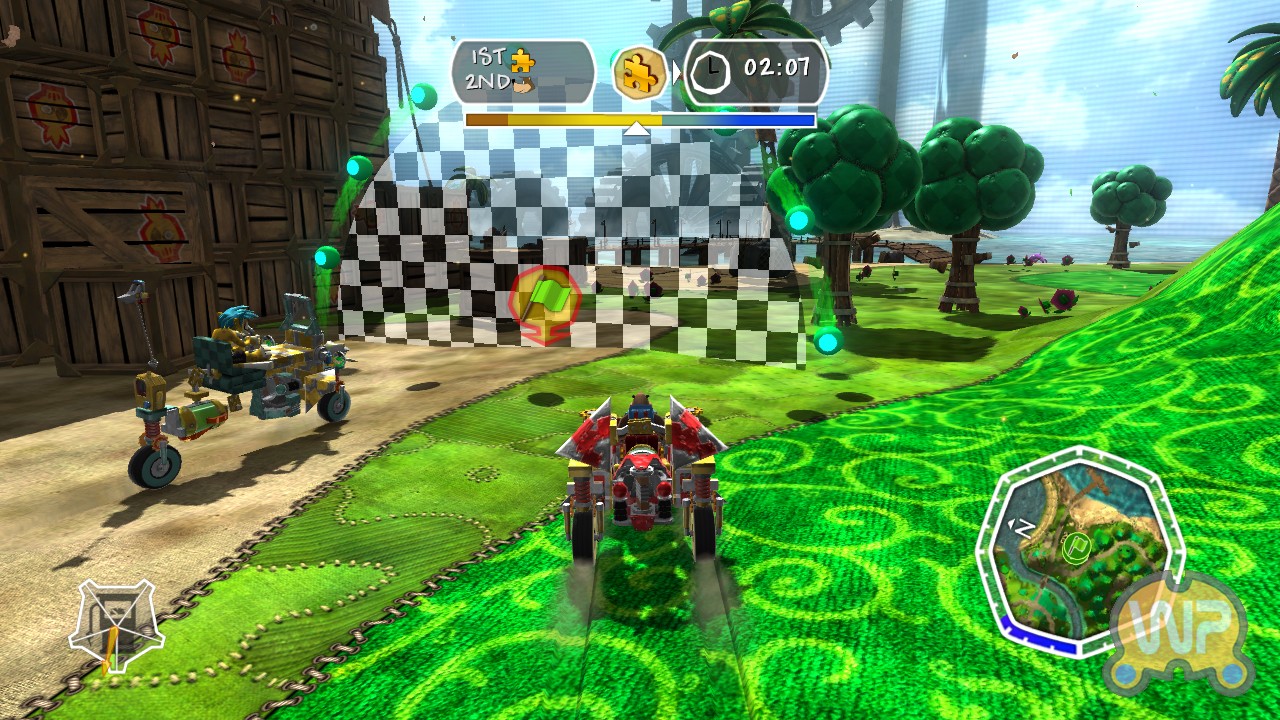1280x720 pixels.
Task: Select the green flag checkpoint marker
Action: (545, 305)
